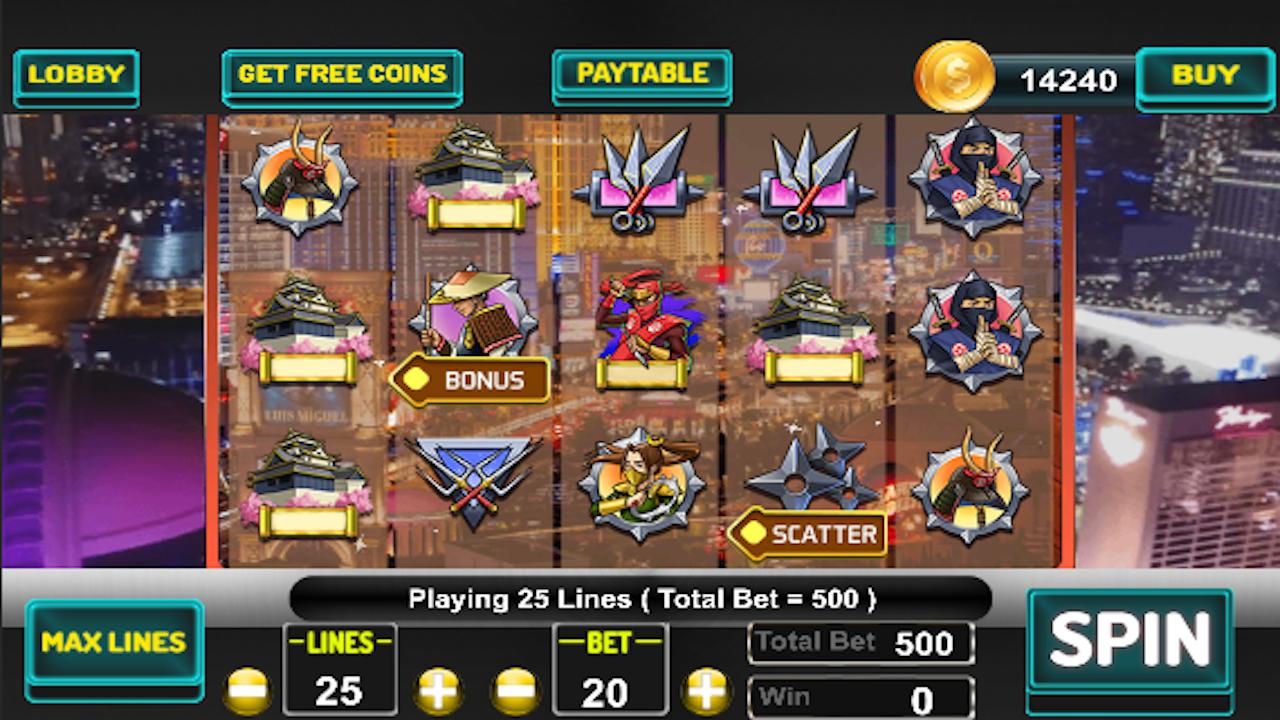
Task: Open the PAYTABLE screen
Action: (641, 73)
